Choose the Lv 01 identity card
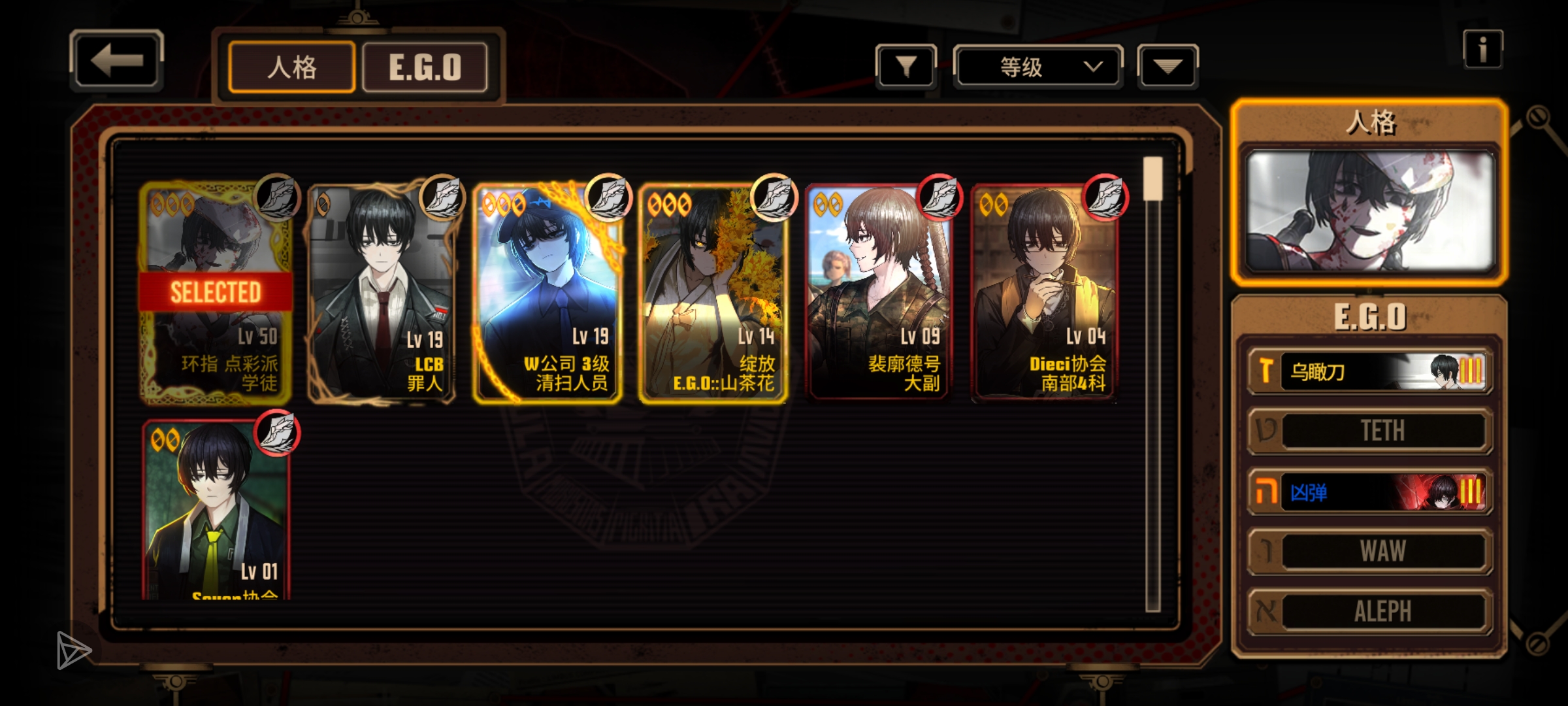The height and width of the screenshot is (706, 1568). (216, 510)
